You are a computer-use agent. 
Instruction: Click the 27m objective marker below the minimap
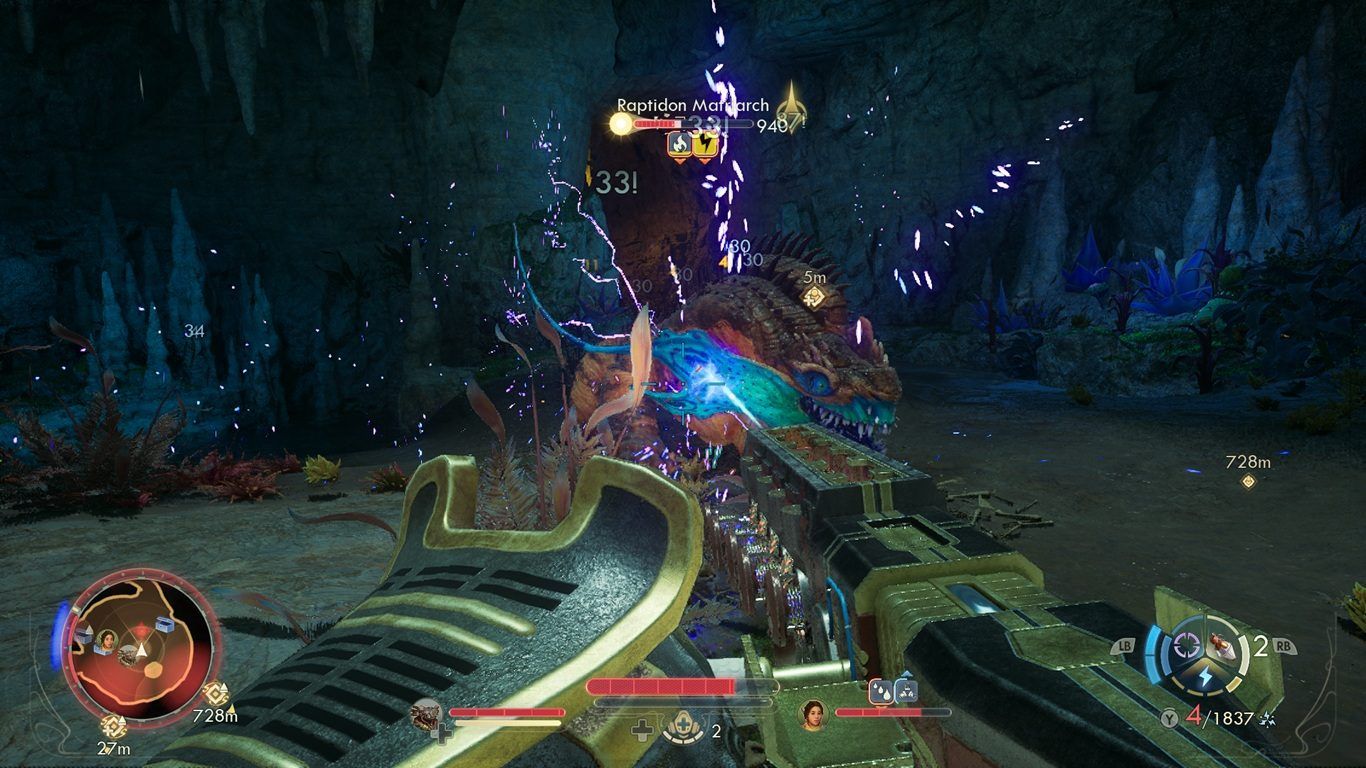pos(113,726)
